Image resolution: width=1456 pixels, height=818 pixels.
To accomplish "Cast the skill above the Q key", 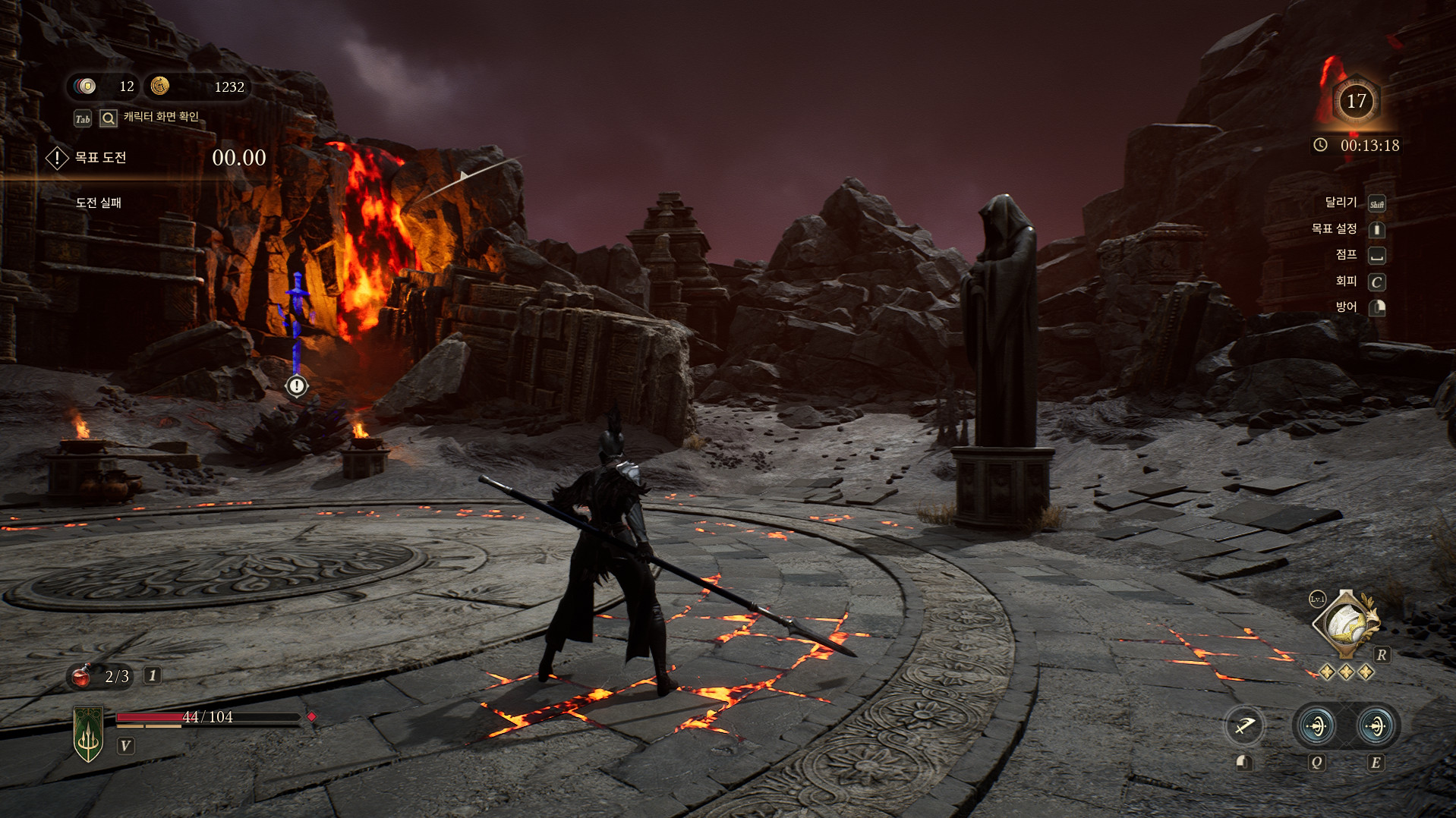I will 1316,726.
